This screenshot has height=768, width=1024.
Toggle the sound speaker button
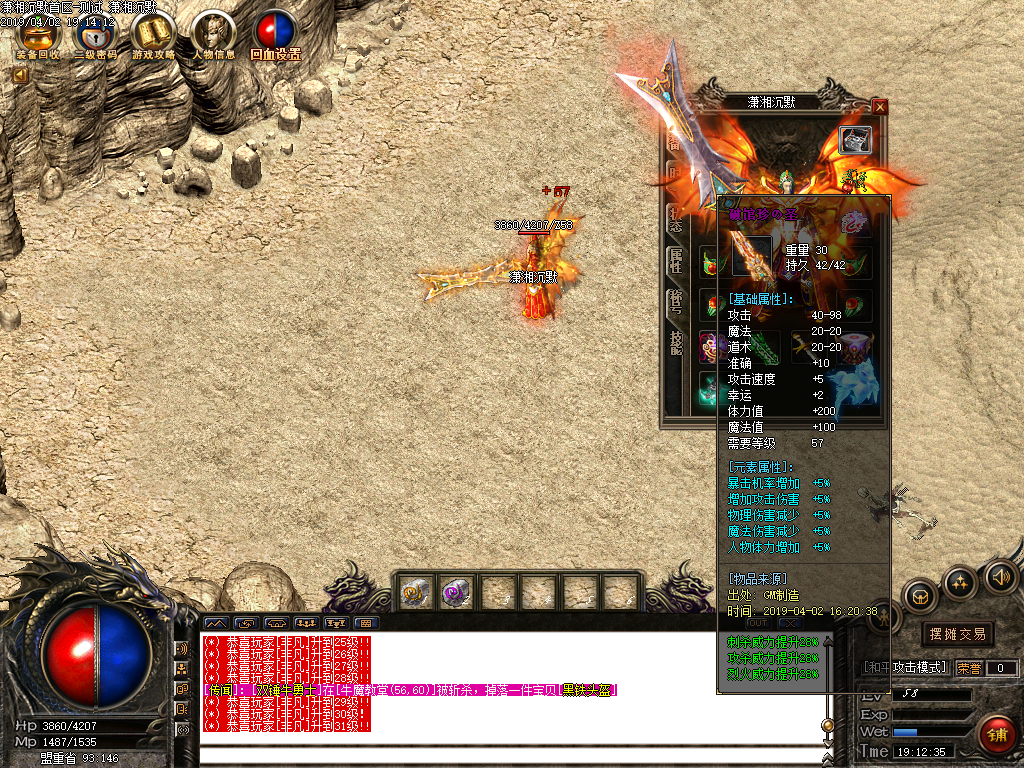click(x=1001, y=577)
